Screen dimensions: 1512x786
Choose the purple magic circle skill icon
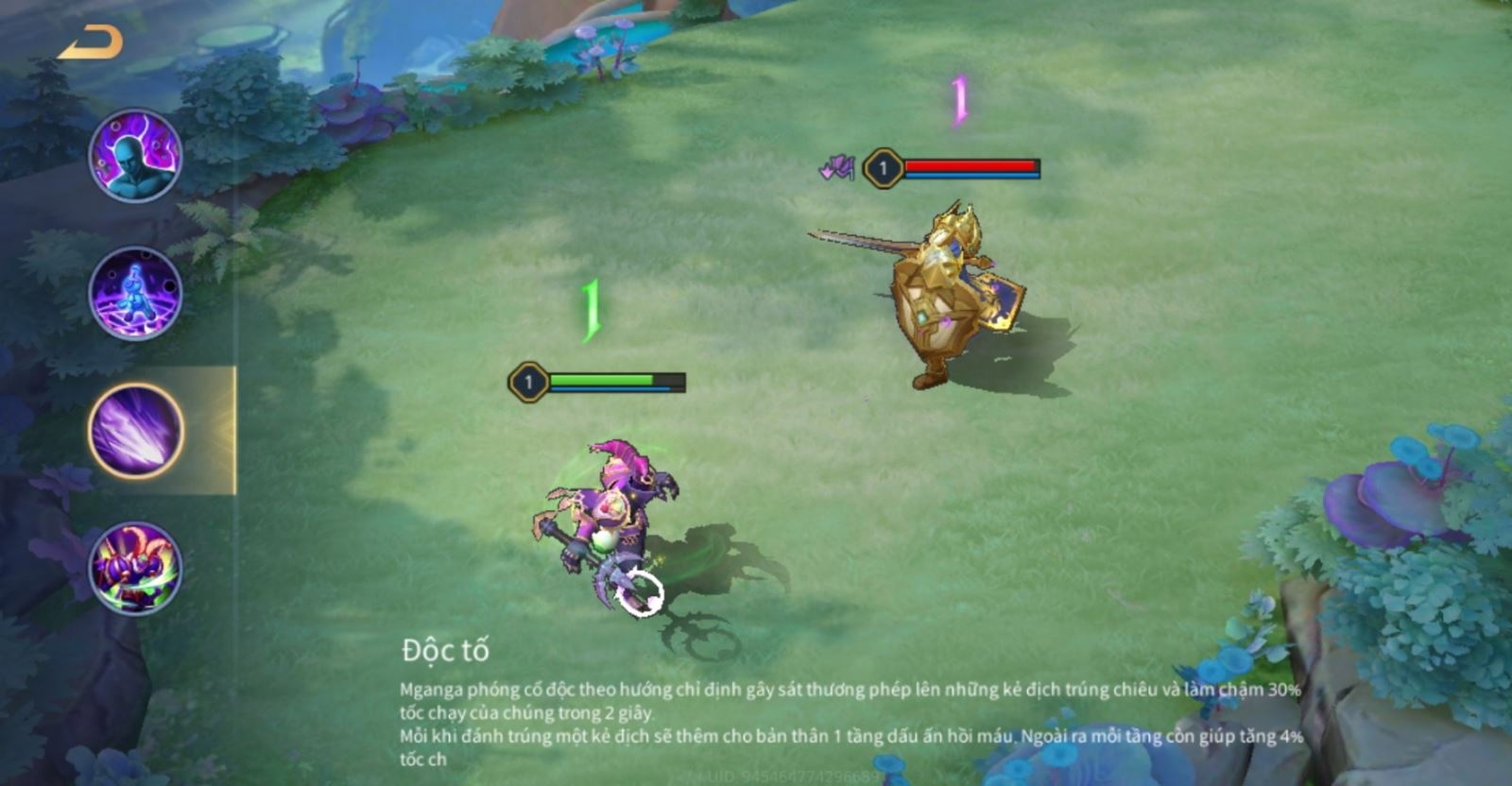click(135, 293)
